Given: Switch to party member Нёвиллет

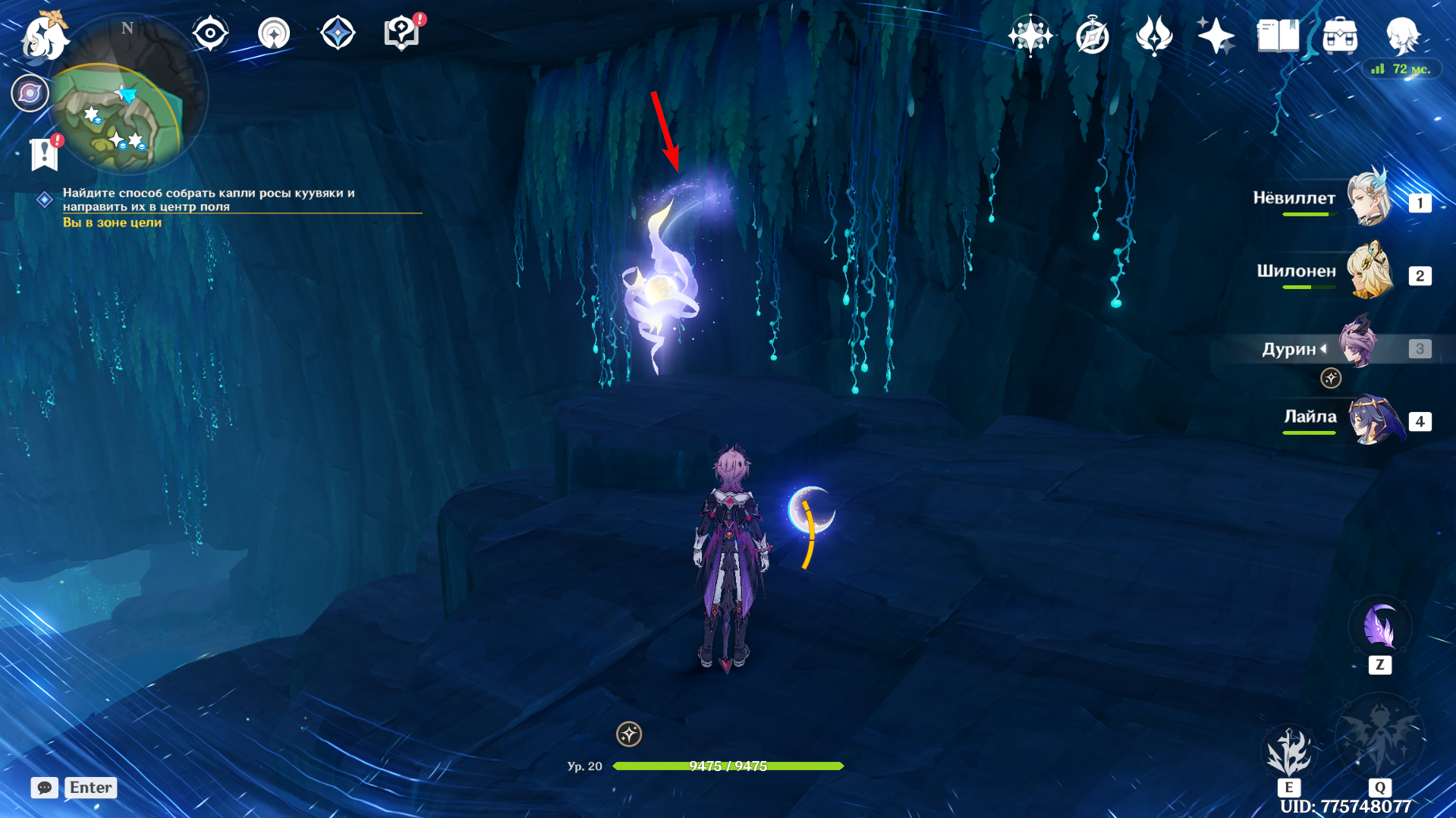Looking at the screenshot, I should point(1370,199).
